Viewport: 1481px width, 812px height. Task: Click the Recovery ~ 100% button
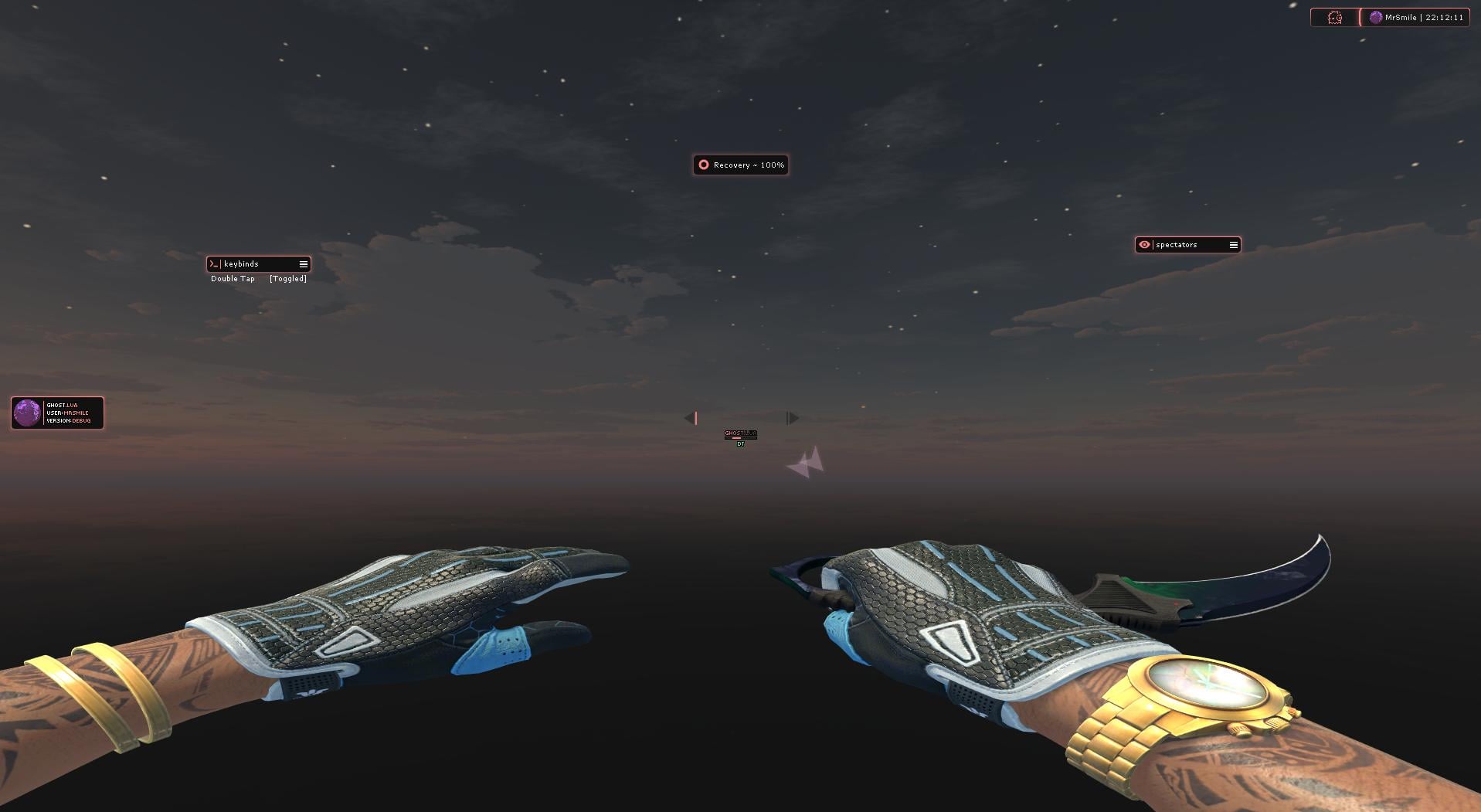point(740,165)
